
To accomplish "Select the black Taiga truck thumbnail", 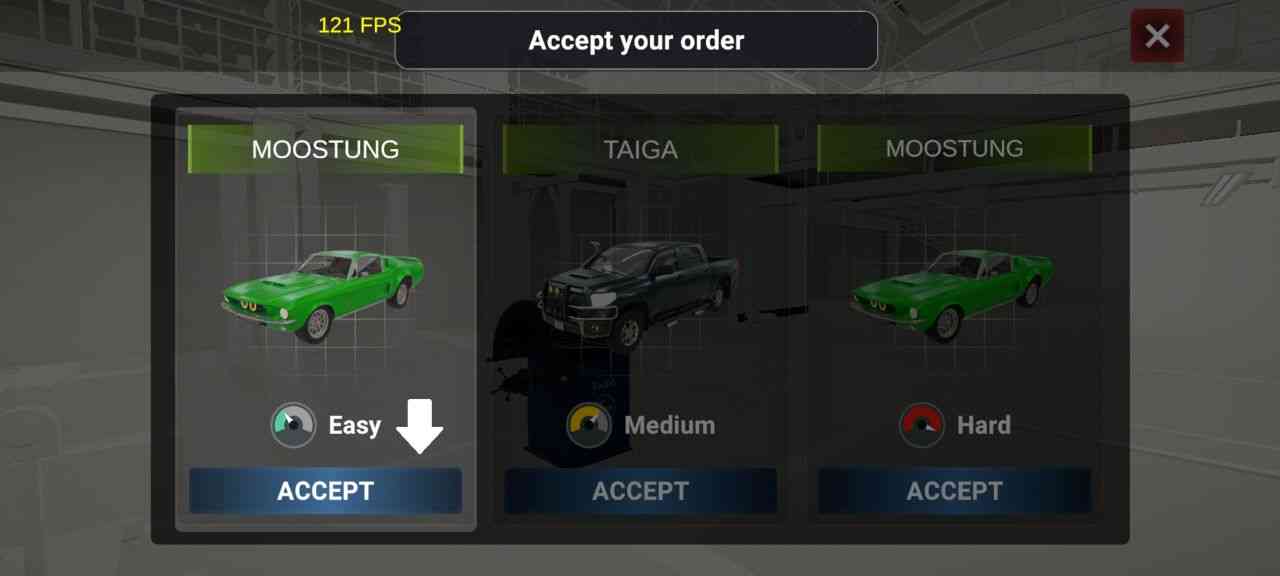I will (640, 292).
